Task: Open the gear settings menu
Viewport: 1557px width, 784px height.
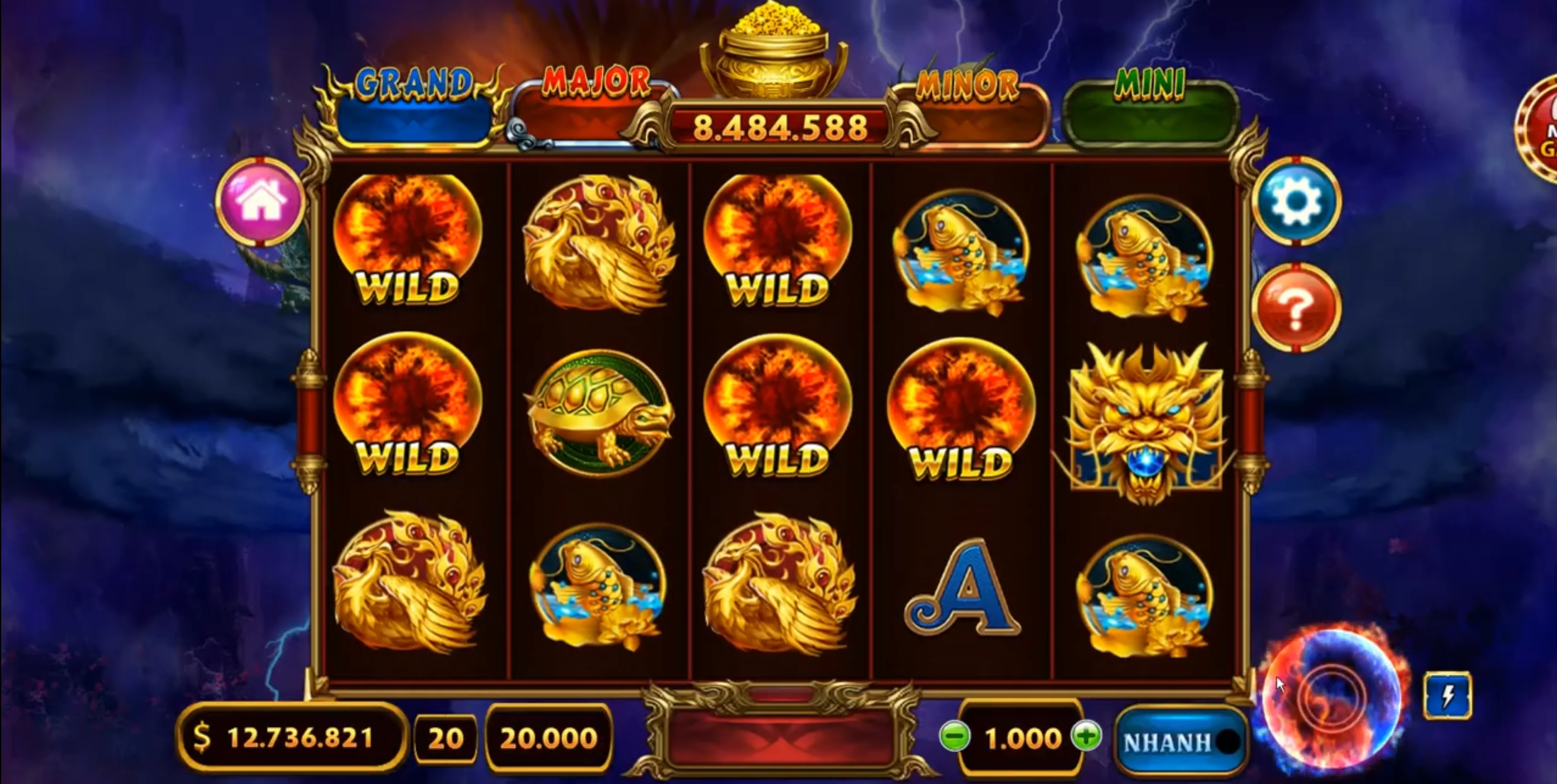Action: coord(1296,202)
